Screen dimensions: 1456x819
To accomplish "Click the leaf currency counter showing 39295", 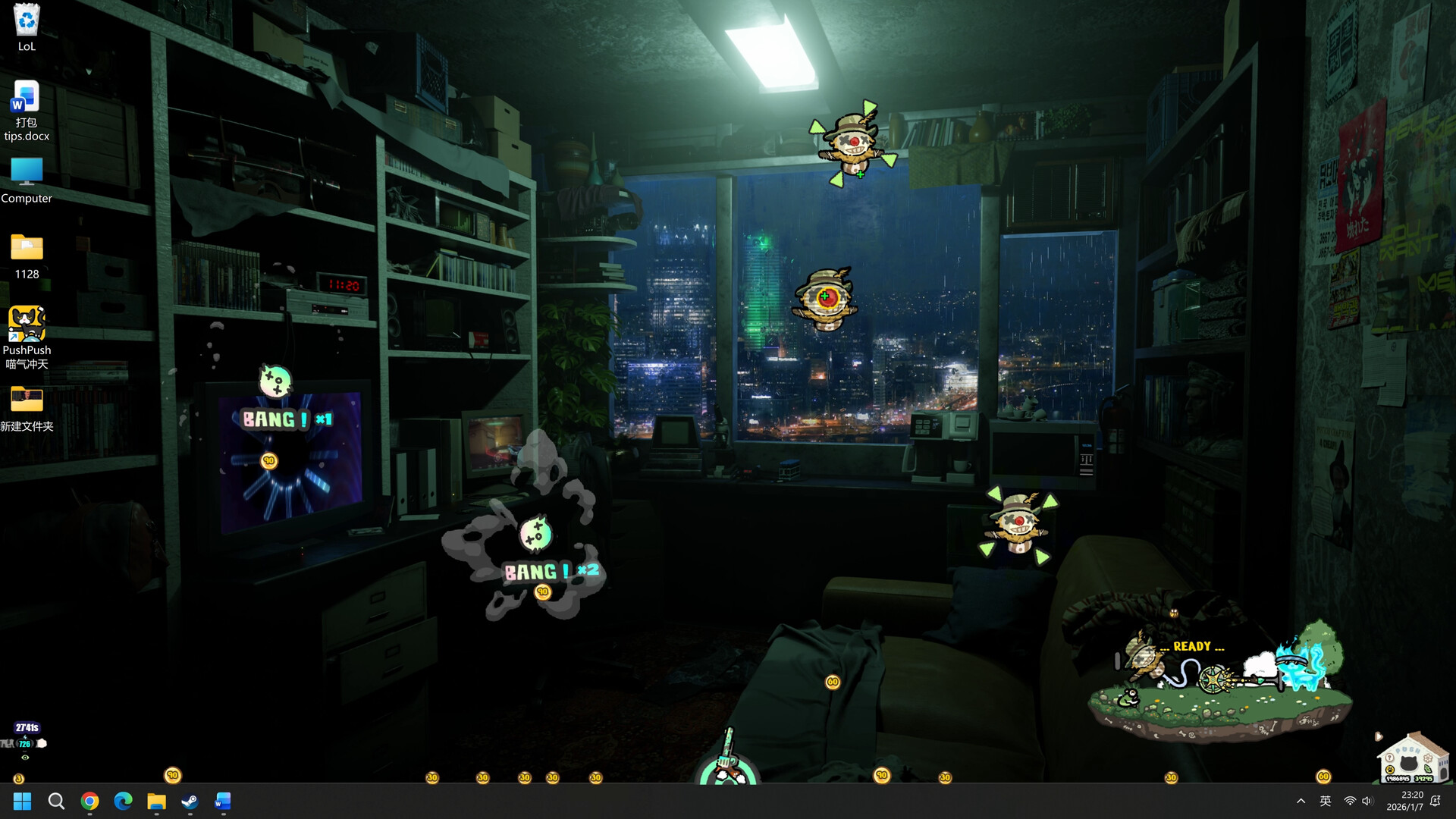I will [x=1424, y=778].
